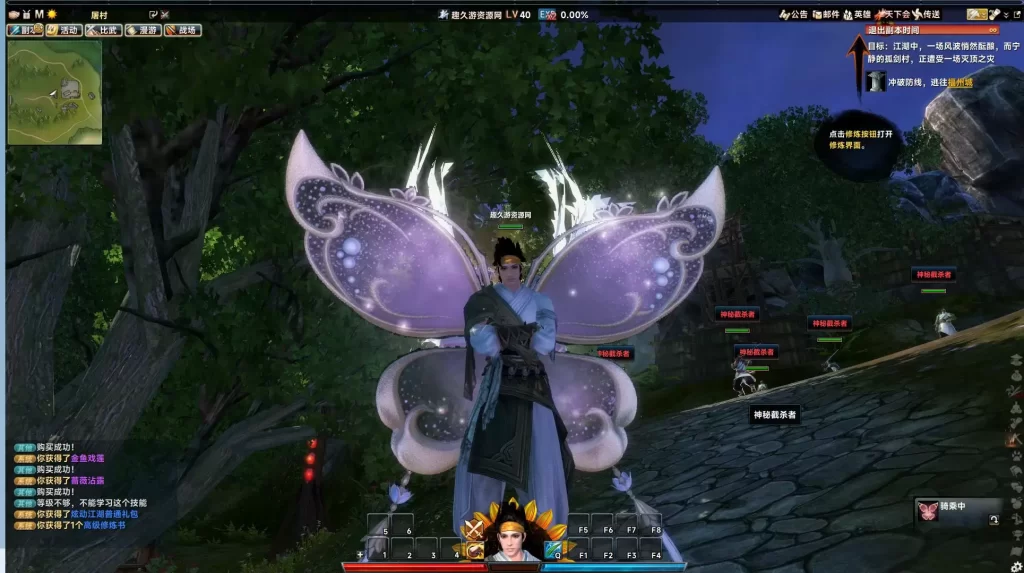1024x573 pixels.
Task: Select the 比武 duel button
Action: tap(102, 30)
